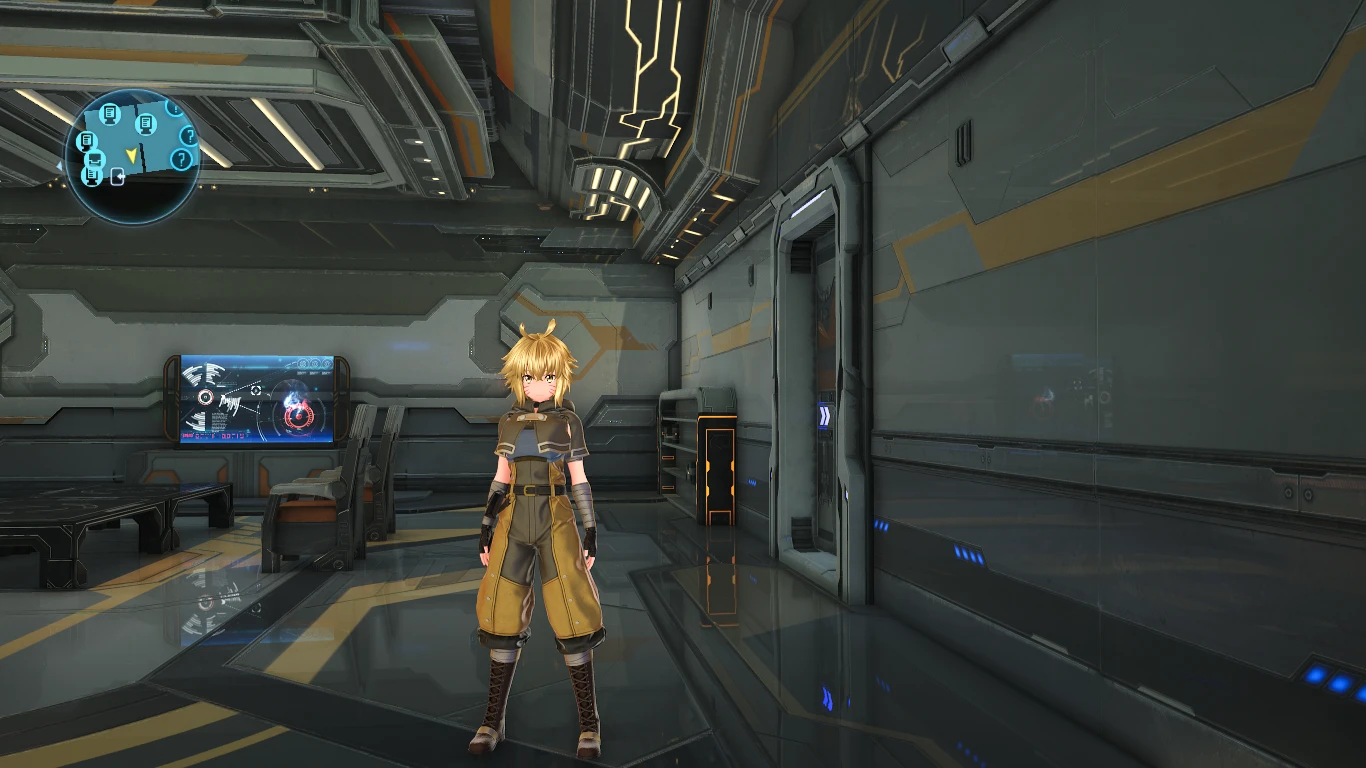Click the storage box marker on minimap
This screenshot has width=1366, height=768.
click(95, 159)
